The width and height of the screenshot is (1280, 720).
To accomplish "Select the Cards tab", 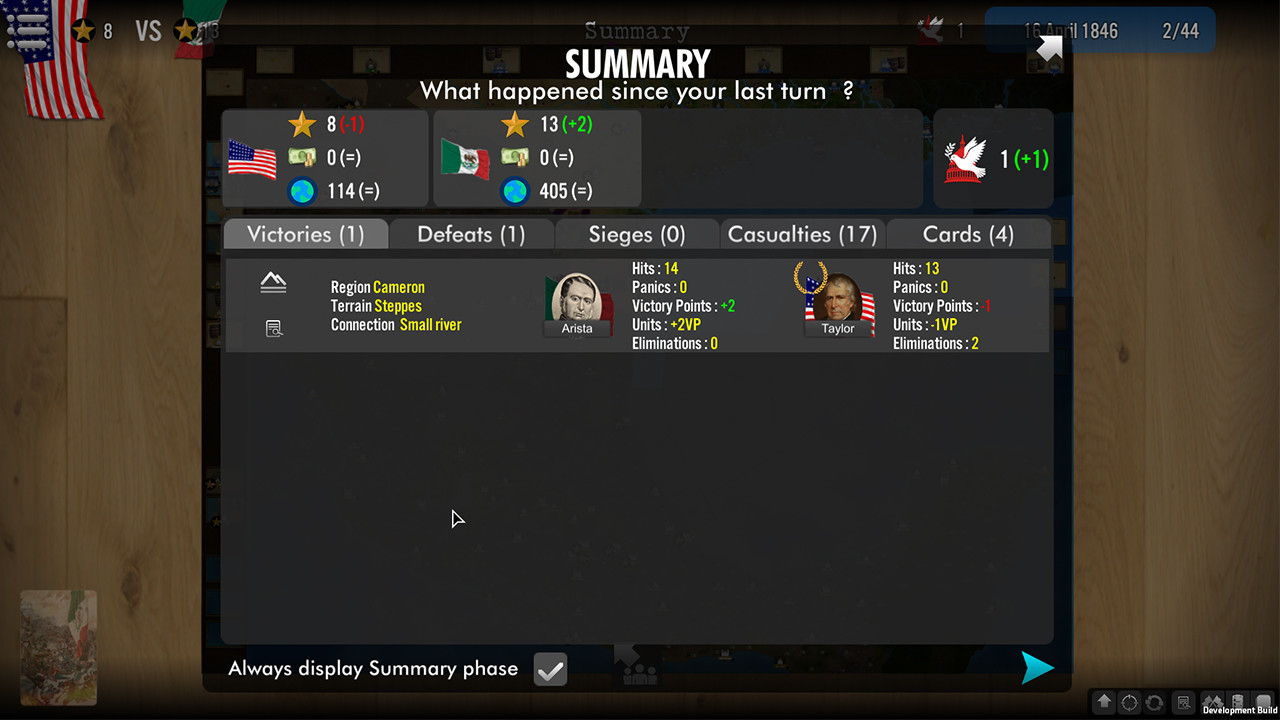I will [x=968, y=234].
